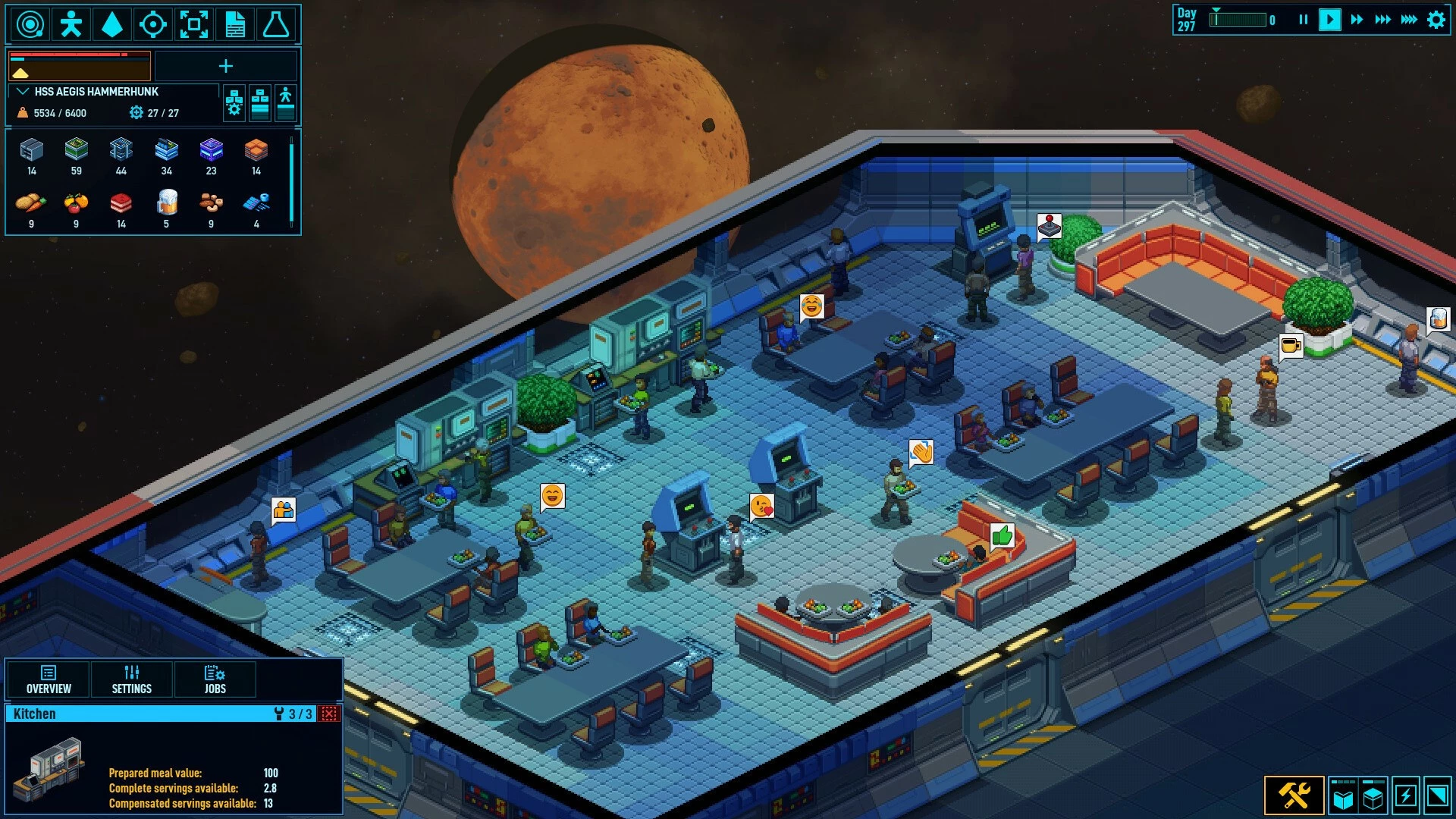The width and height of the screenshot is (1456, 819).
Task: Click the flask research icon
Action: coord(276,24)
